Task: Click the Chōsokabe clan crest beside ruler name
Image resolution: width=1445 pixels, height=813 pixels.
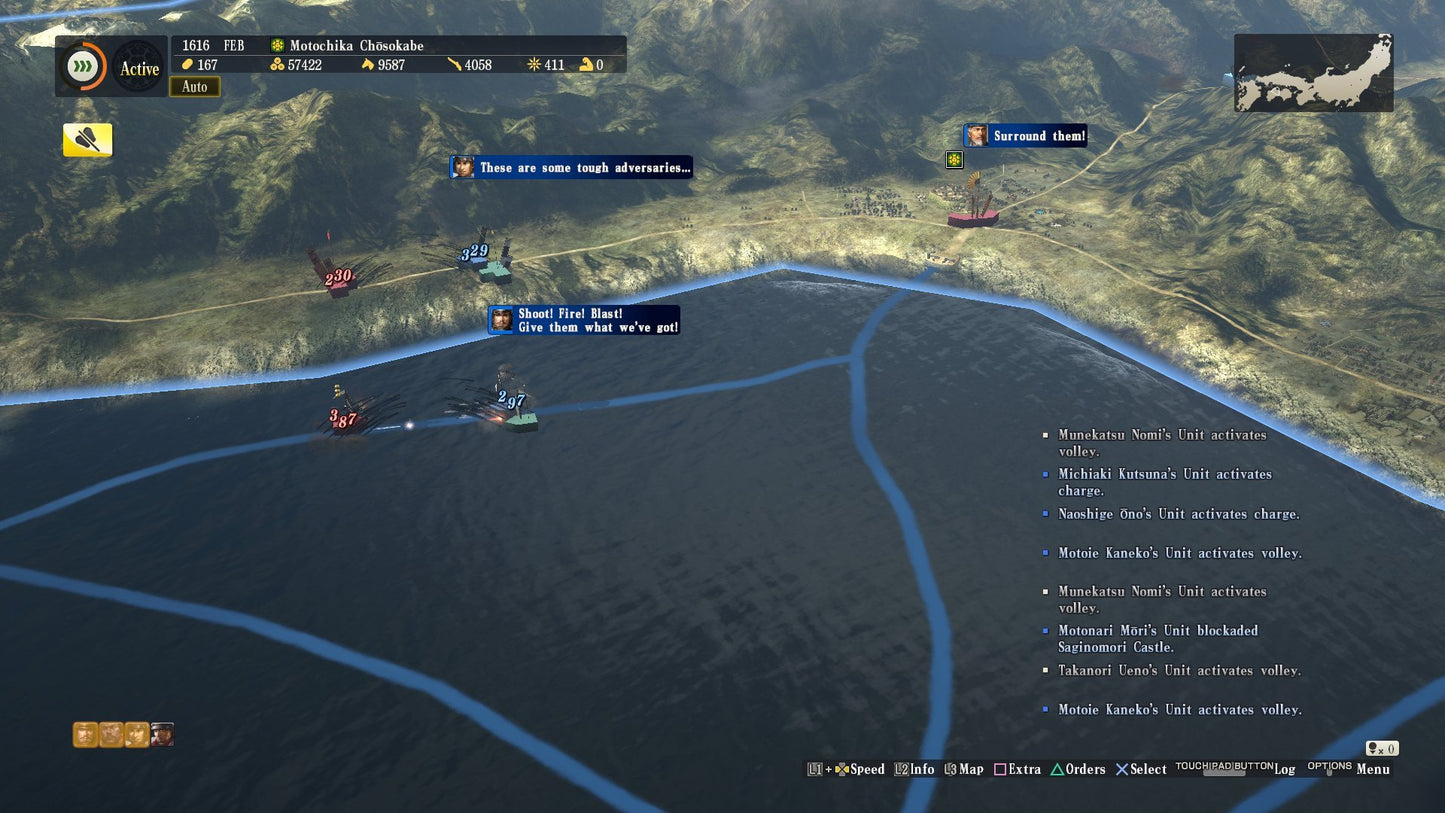Action: point(277,45)
